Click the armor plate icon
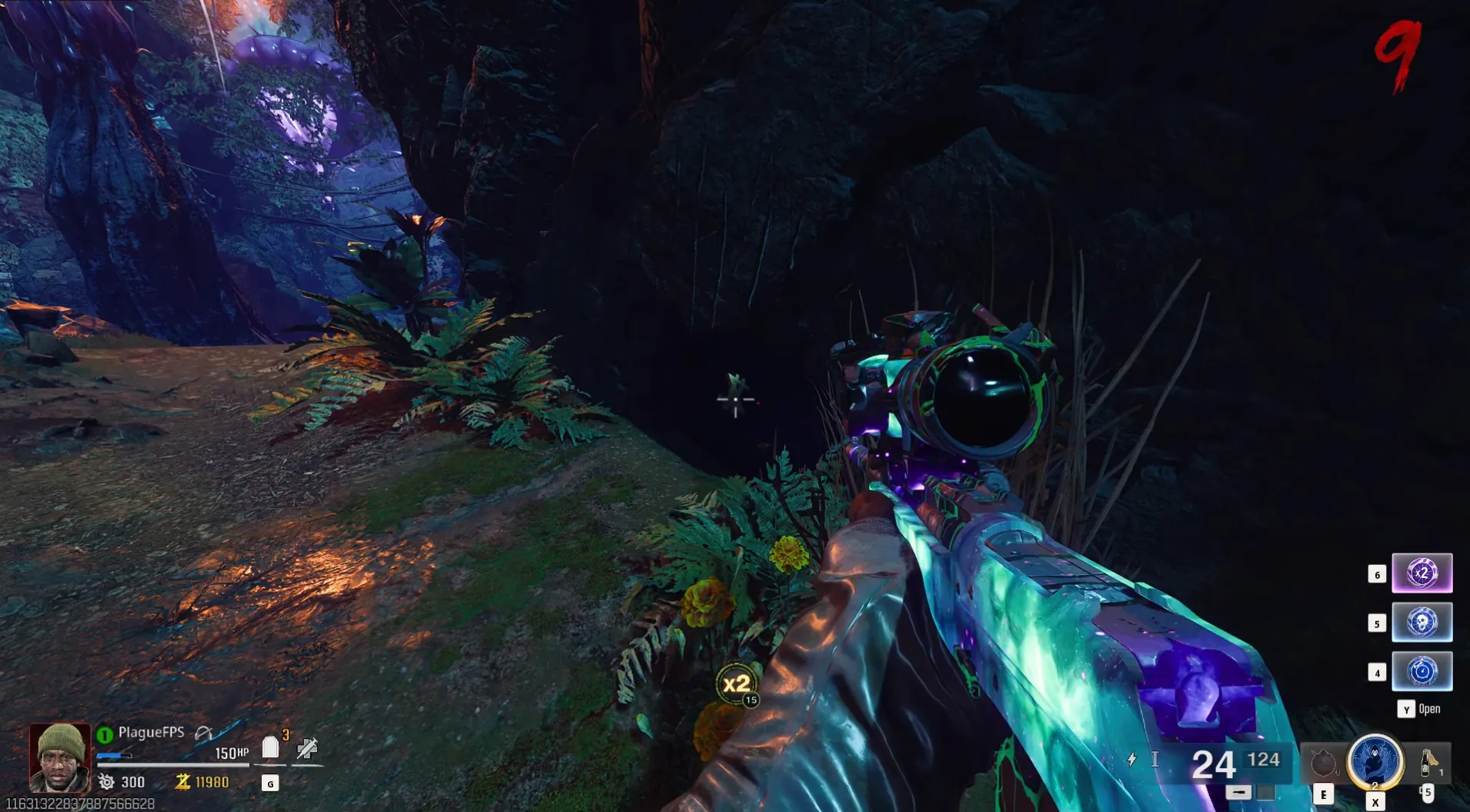This screenshot has height=812, width=1470. [270, 747]
